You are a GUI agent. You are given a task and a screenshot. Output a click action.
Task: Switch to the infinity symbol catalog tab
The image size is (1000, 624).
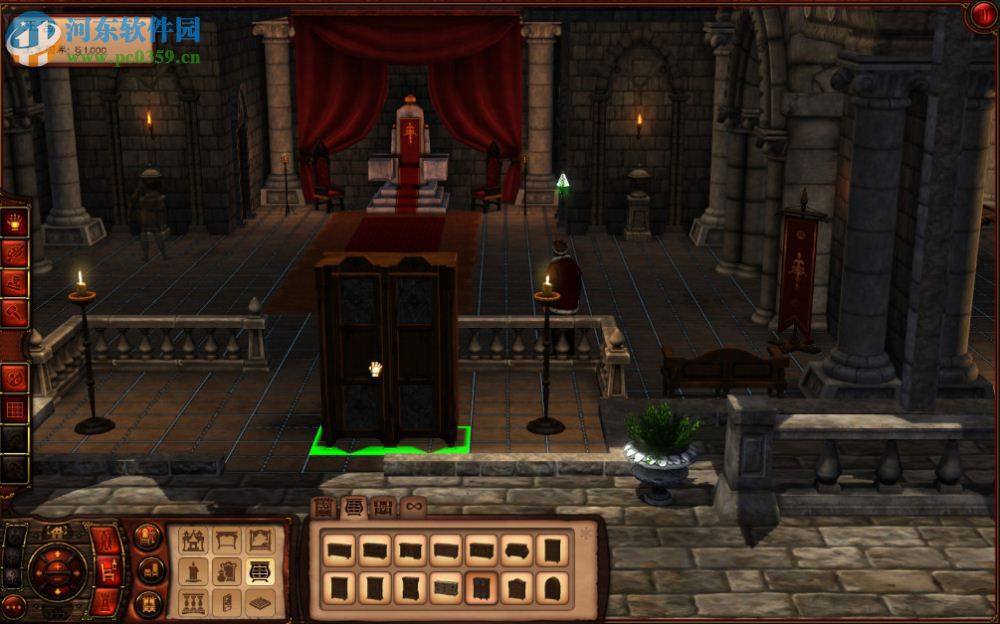(x=412, y=507)
